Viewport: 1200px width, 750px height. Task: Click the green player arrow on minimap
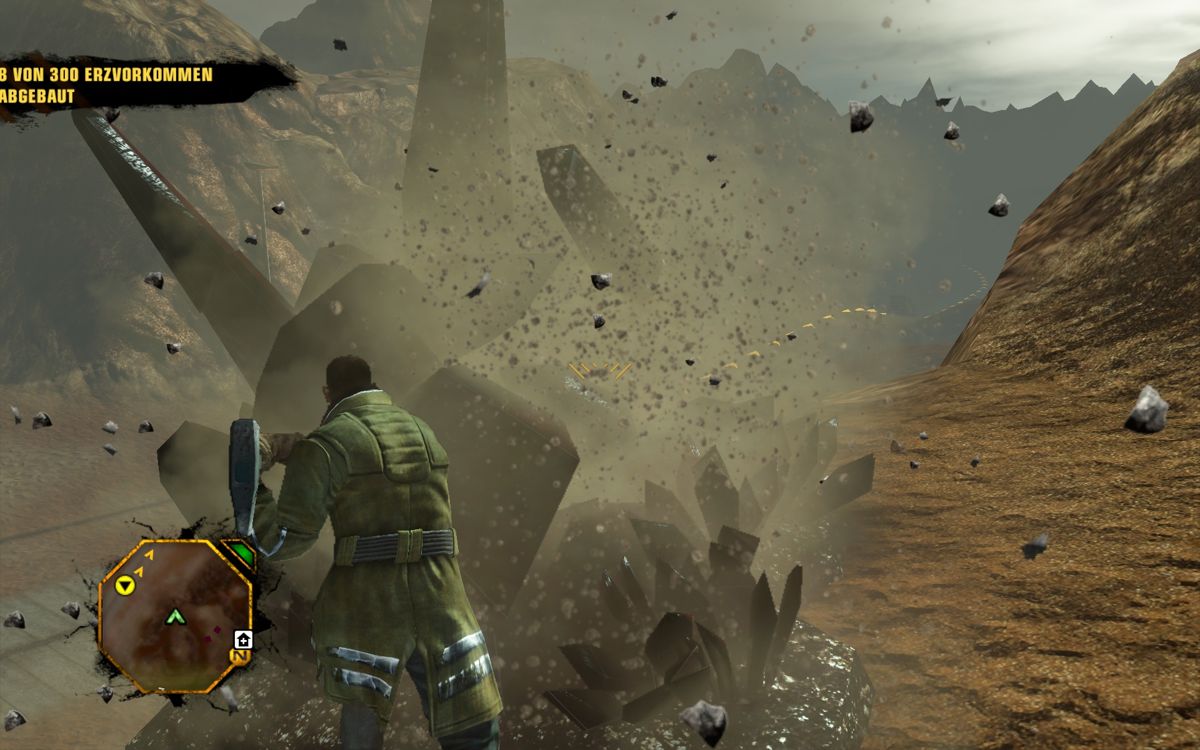176,616
